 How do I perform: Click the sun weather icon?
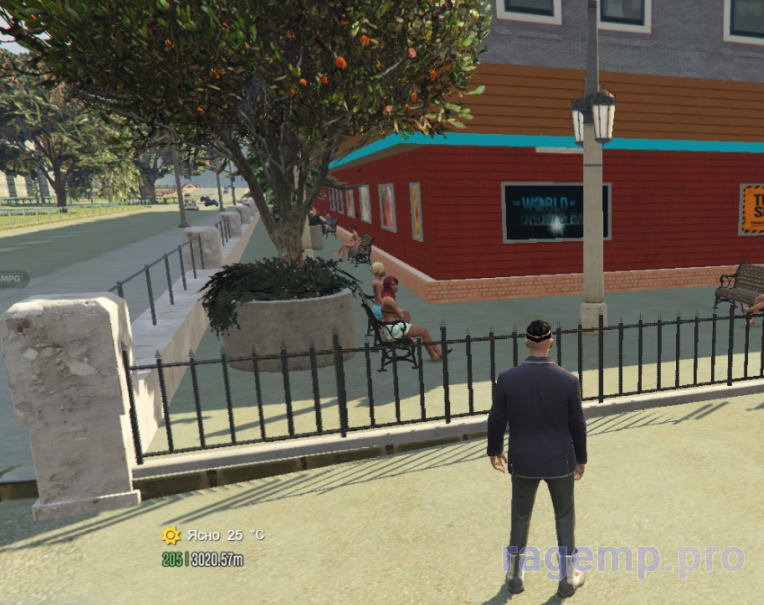click(171, 535)
